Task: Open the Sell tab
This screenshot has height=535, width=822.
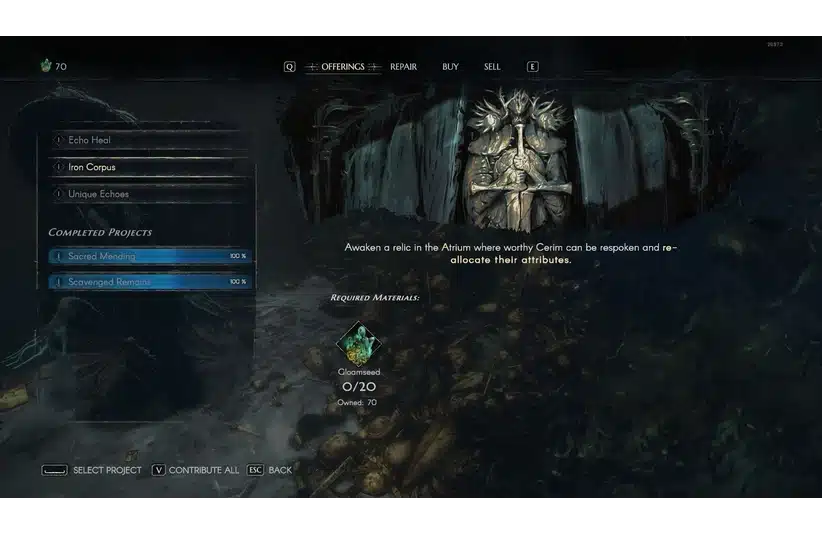Action: (492, 67)
